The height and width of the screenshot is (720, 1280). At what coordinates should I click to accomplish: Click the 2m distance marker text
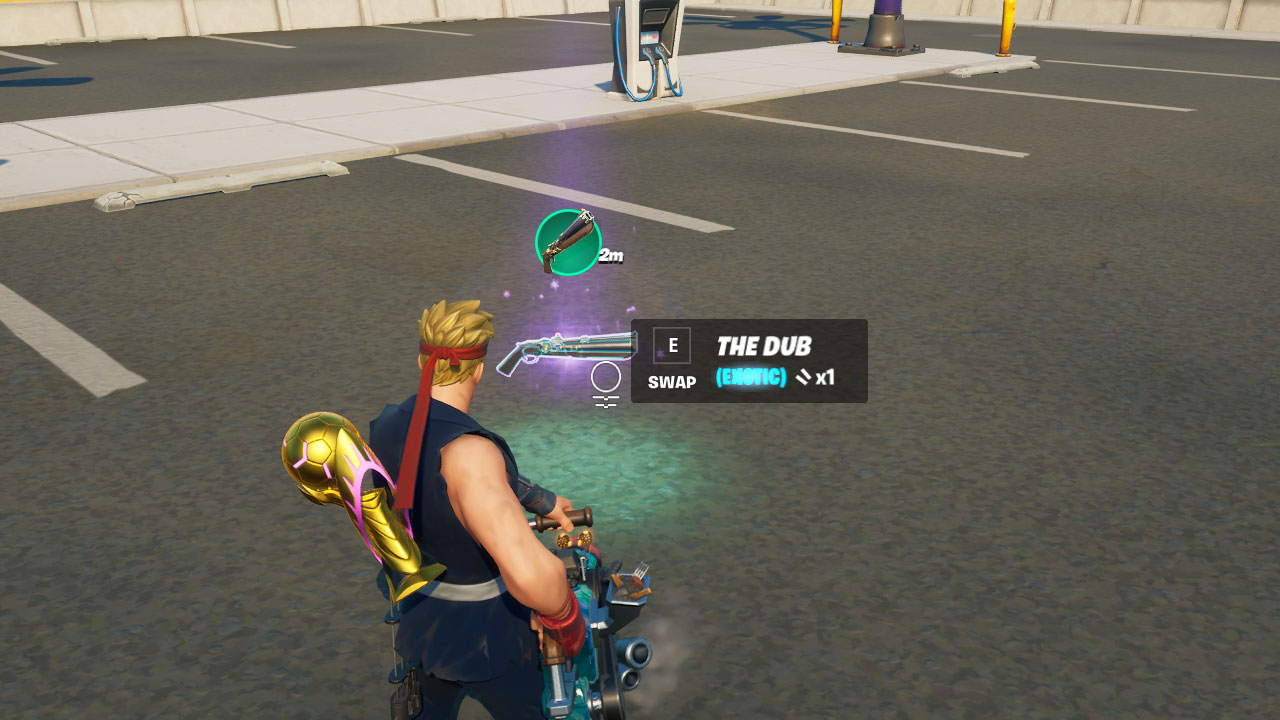pos(610,256)
